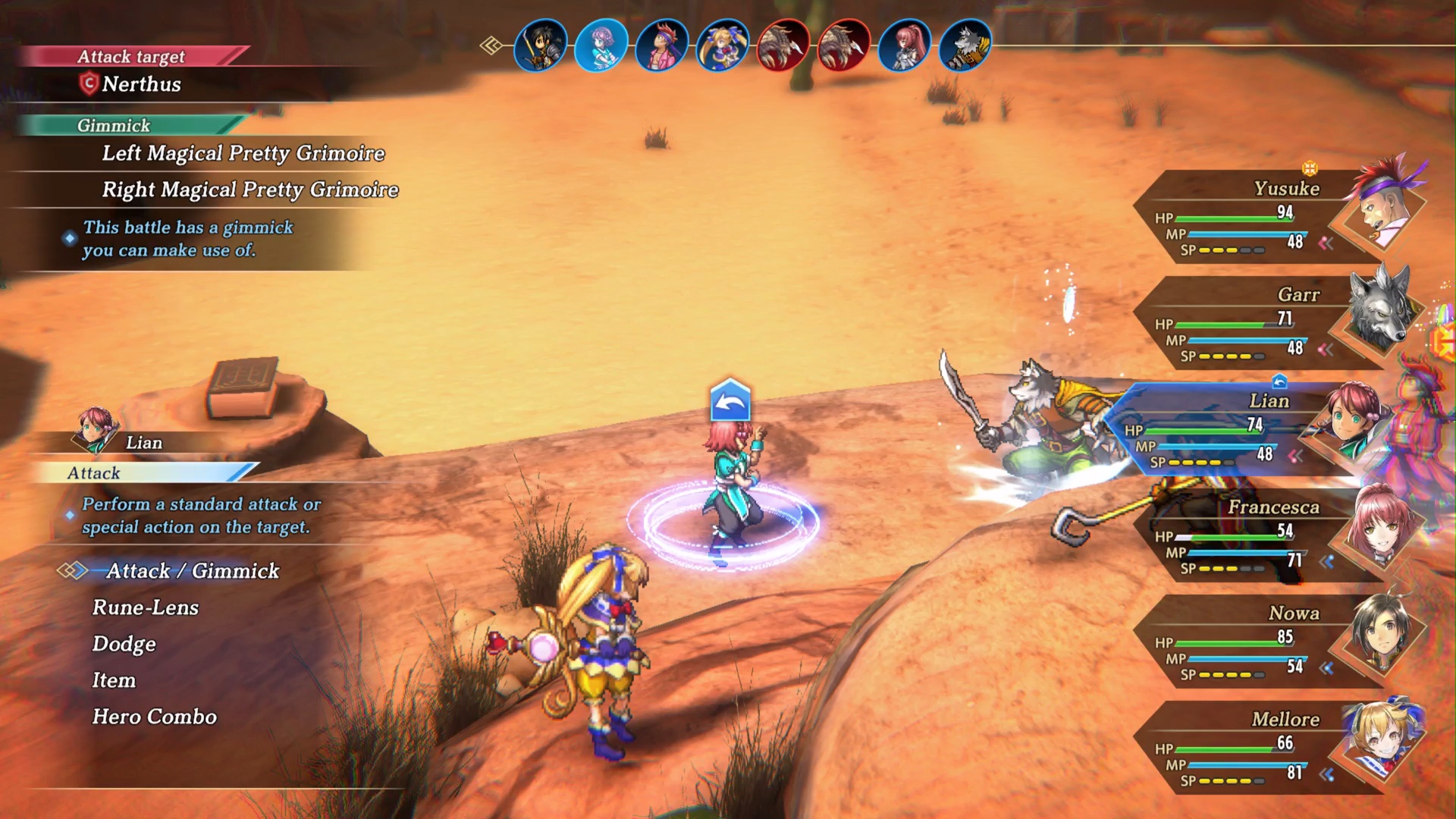Click Lian's highlighted party status panel

(1228, 431)
